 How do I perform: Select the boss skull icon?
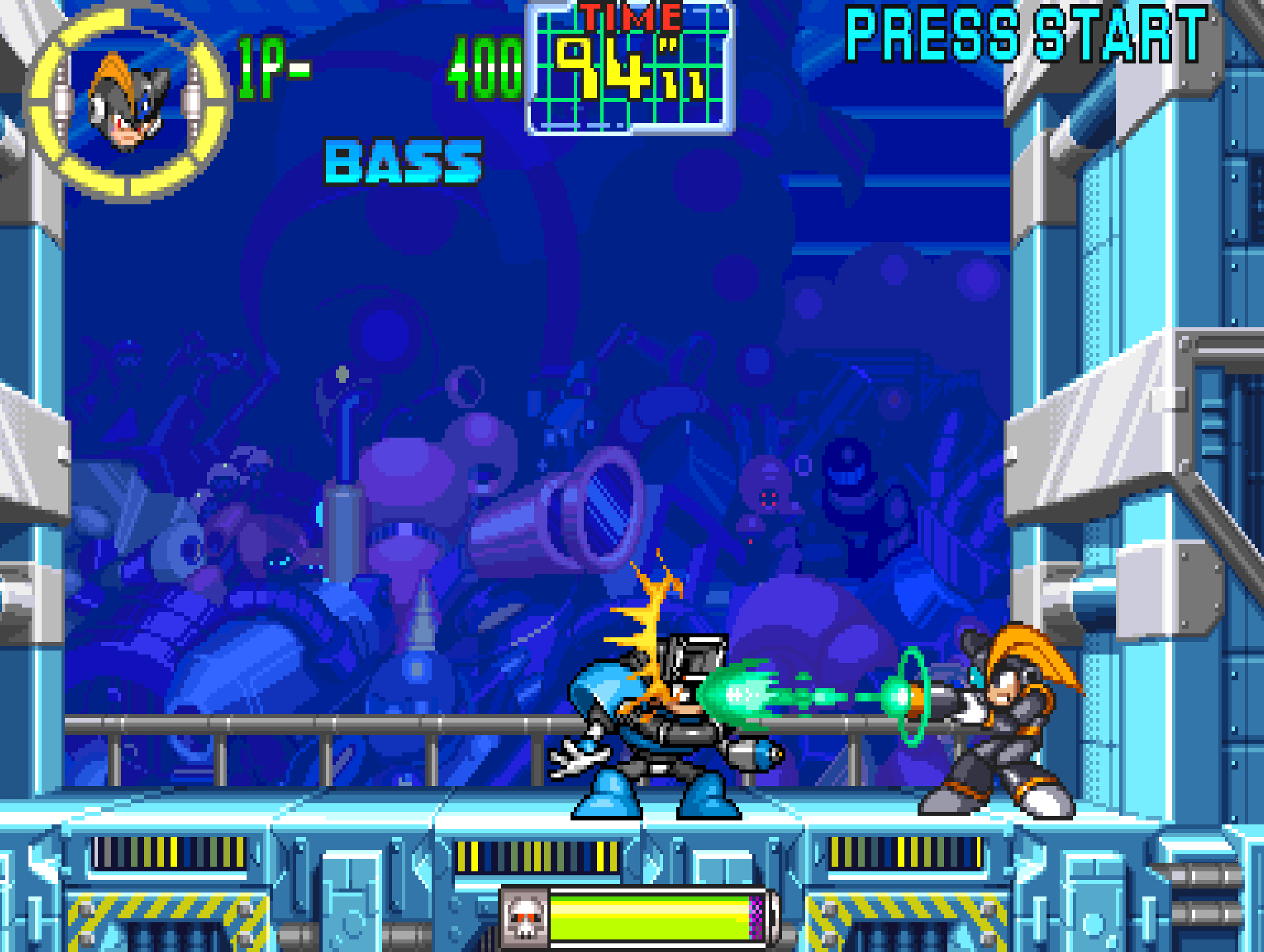click(x=525, y=917)
